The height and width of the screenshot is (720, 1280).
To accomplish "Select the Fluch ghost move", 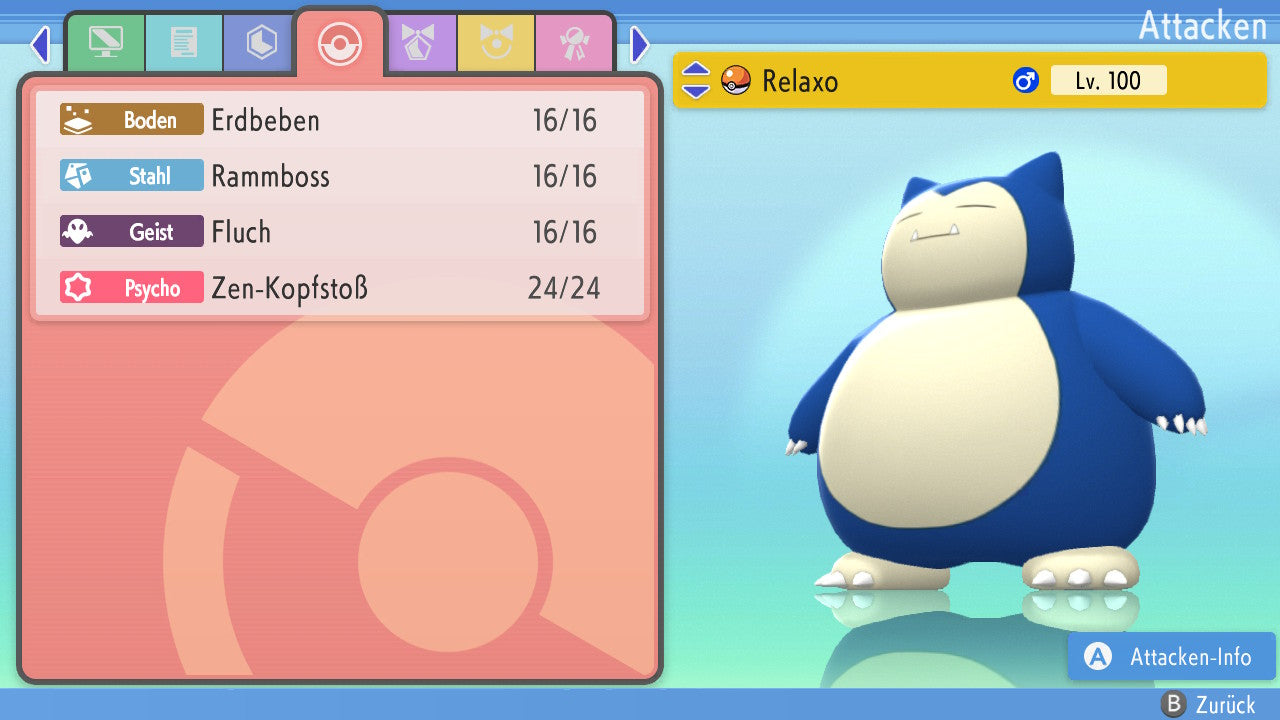I will 340,233.
